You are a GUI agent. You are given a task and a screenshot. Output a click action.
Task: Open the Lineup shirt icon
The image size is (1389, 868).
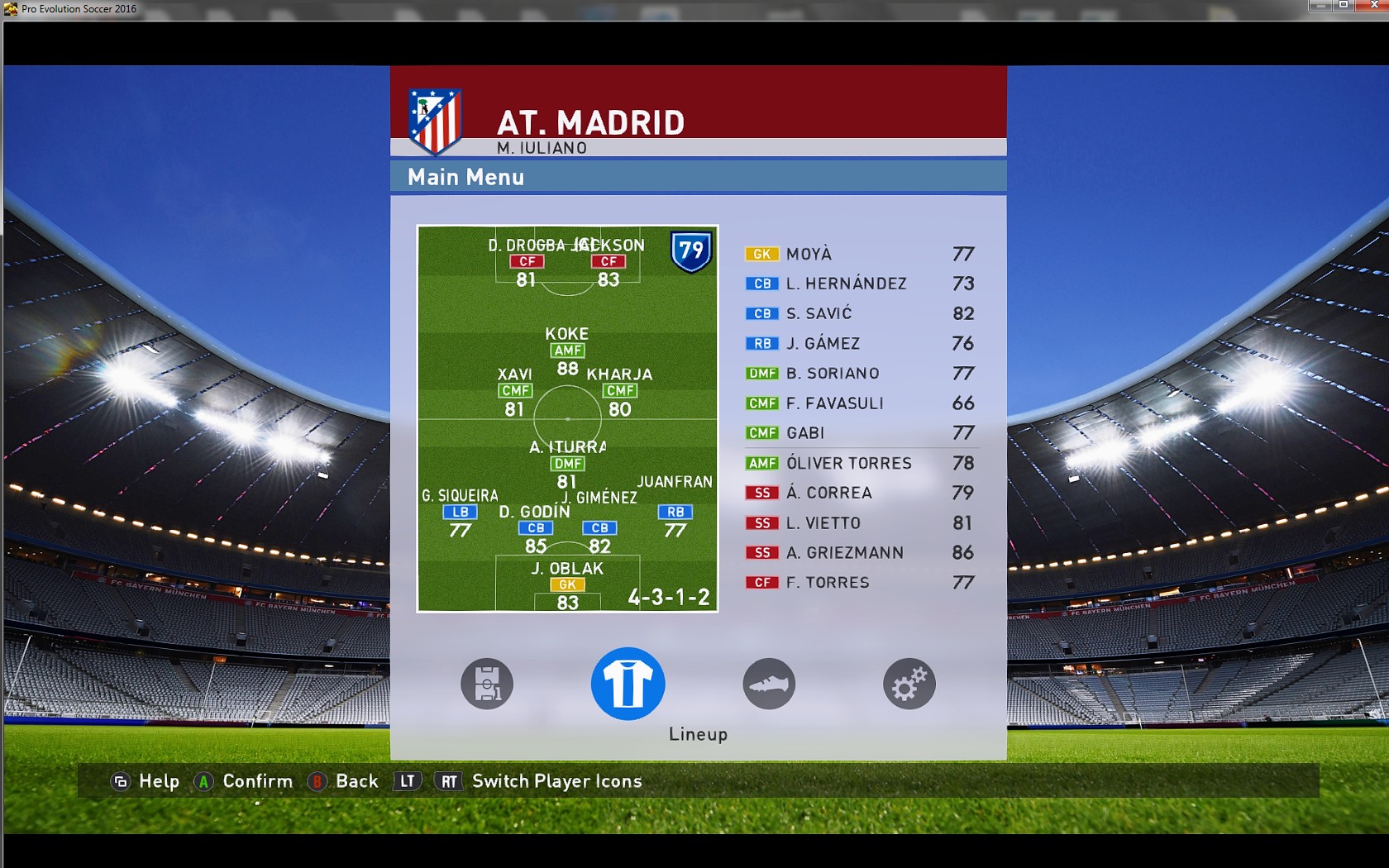(x=628, y=684)
